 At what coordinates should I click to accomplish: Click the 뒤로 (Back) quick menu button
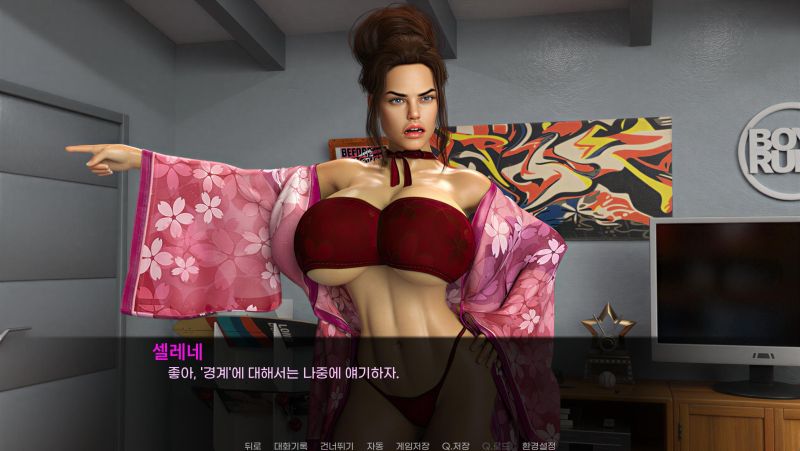[x=252, y=445]
